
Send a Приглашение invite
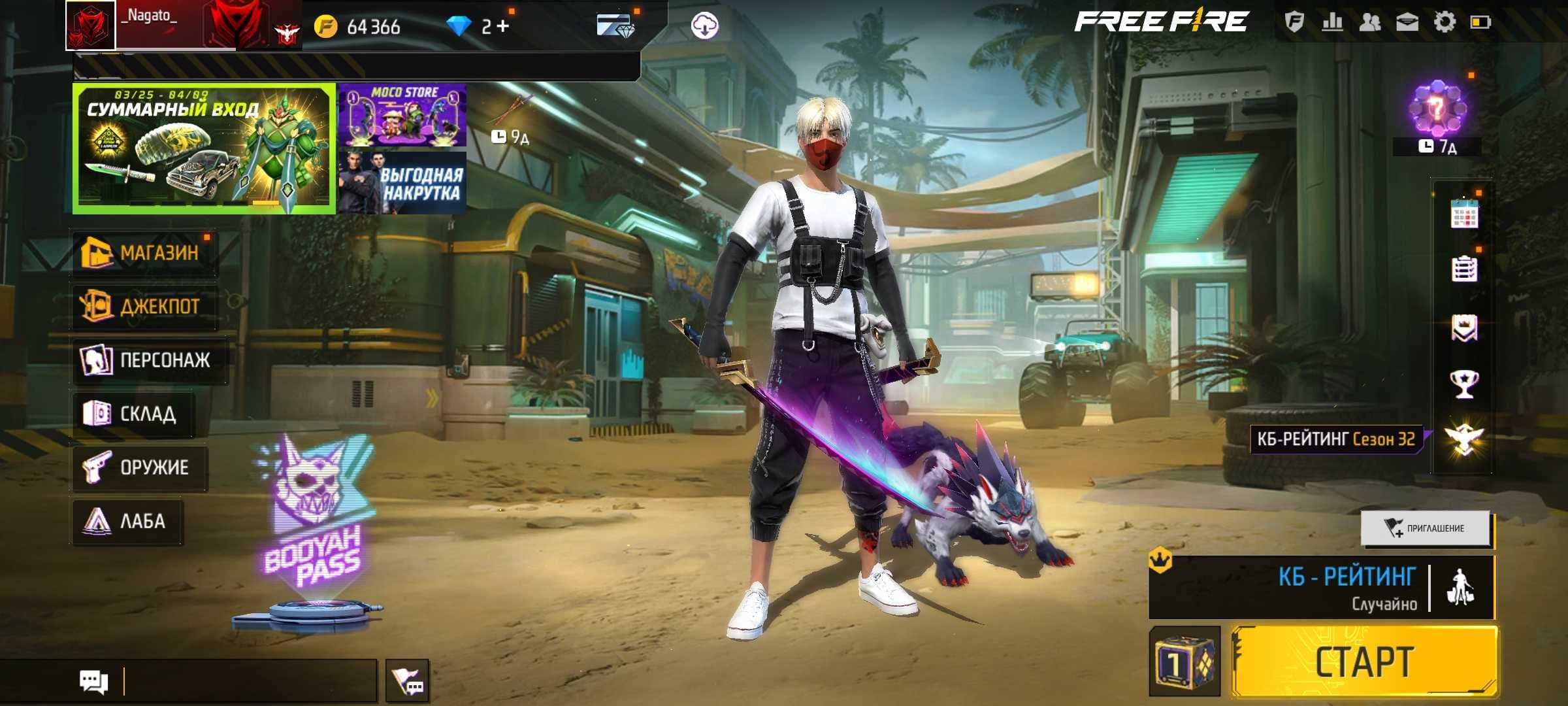pyautogui.click(x=1426, y=528)
